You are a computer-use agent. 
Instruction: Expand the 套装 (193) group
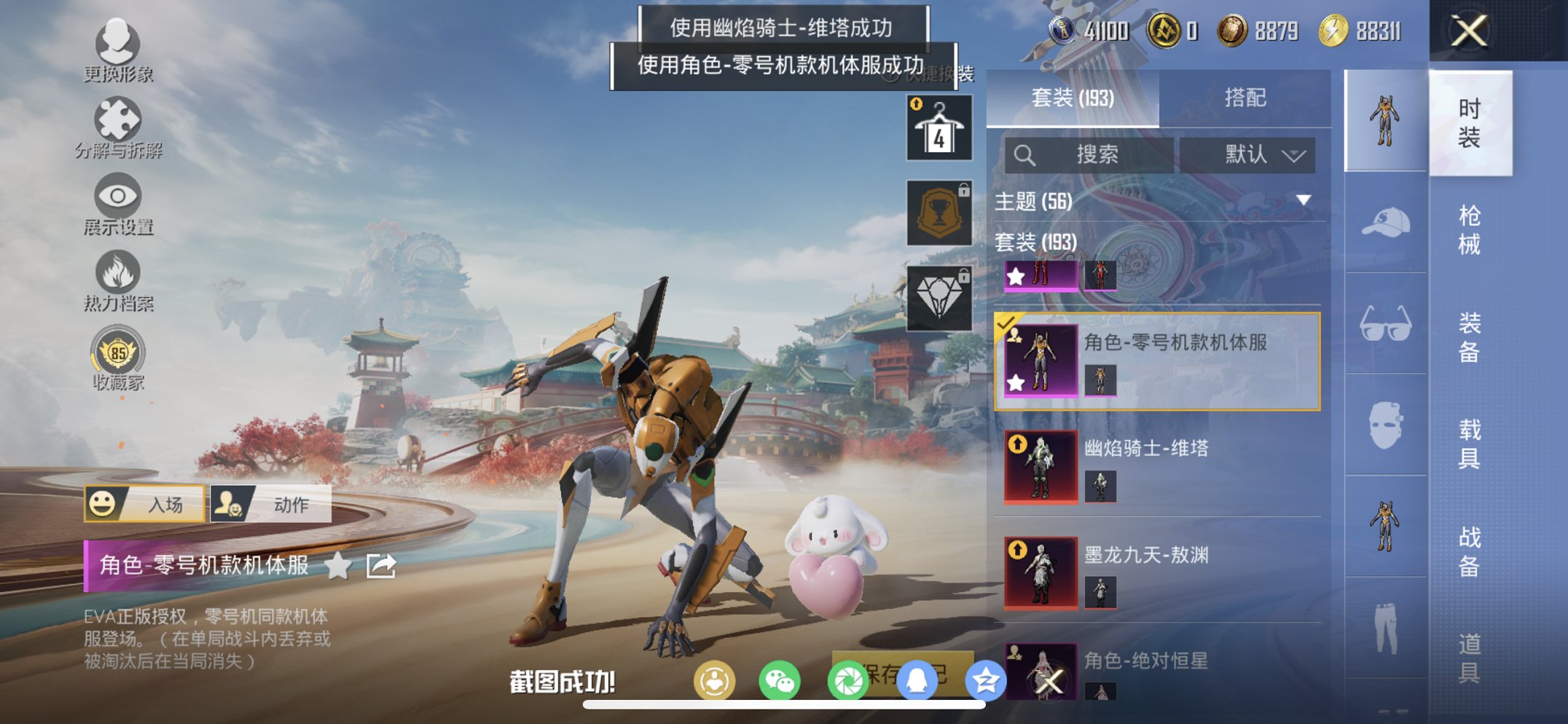pos(1035,243)
